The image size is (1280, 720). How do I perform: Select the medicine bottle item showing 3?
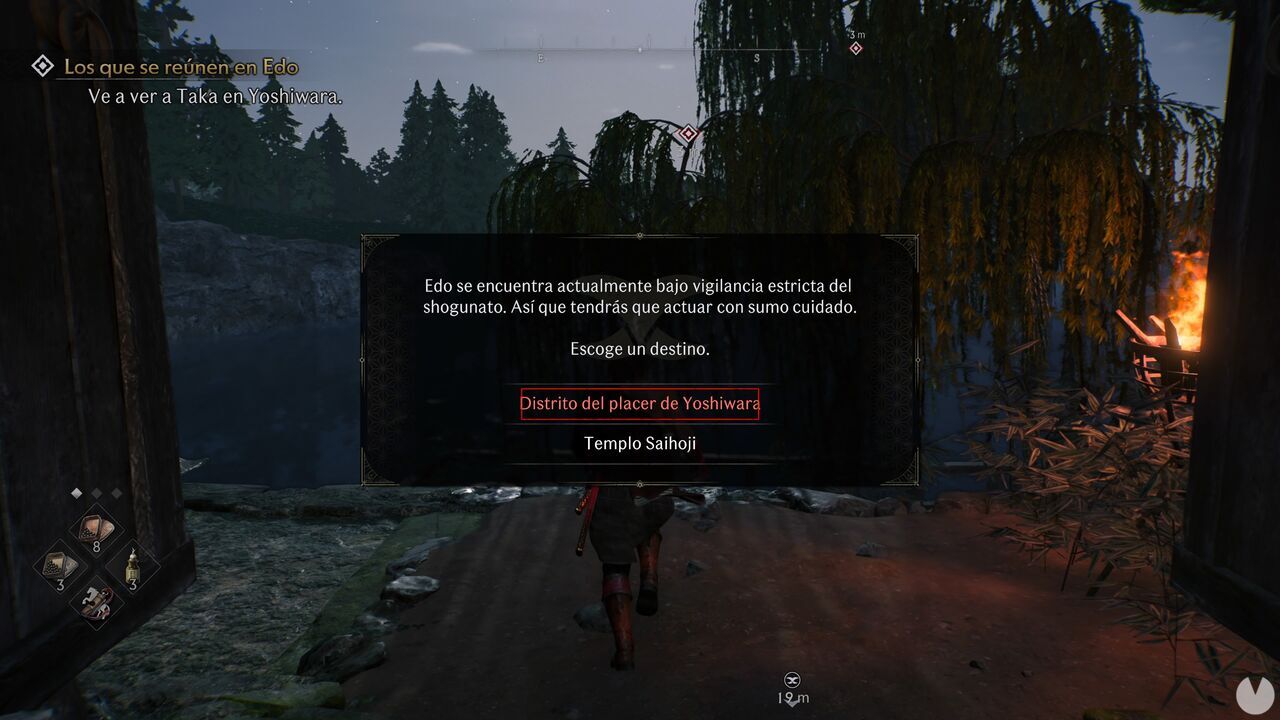132,567
